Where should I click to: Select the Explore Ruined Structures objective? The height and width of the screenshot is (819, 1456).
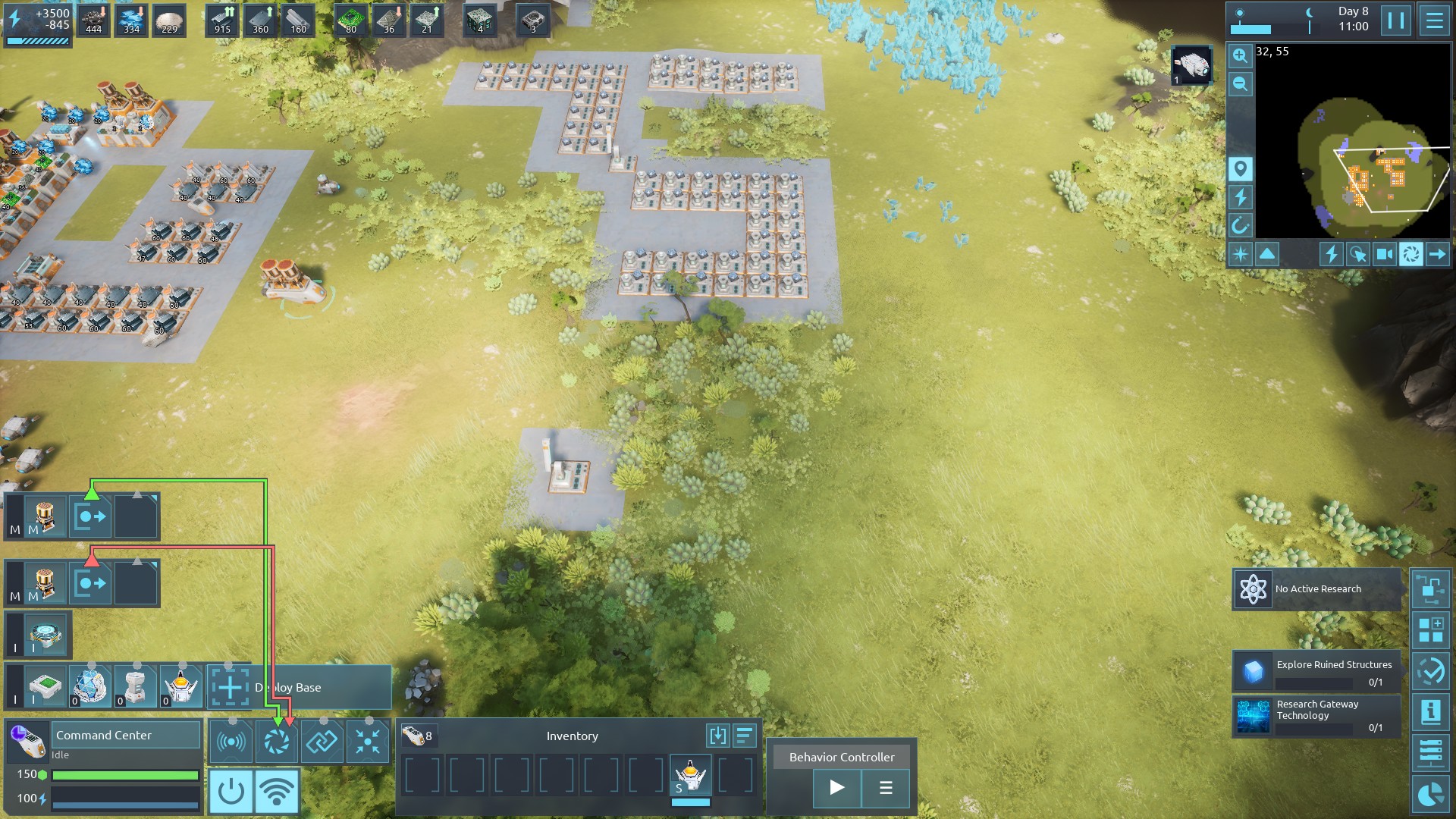pyautogui.click(x=1316, y=672)
